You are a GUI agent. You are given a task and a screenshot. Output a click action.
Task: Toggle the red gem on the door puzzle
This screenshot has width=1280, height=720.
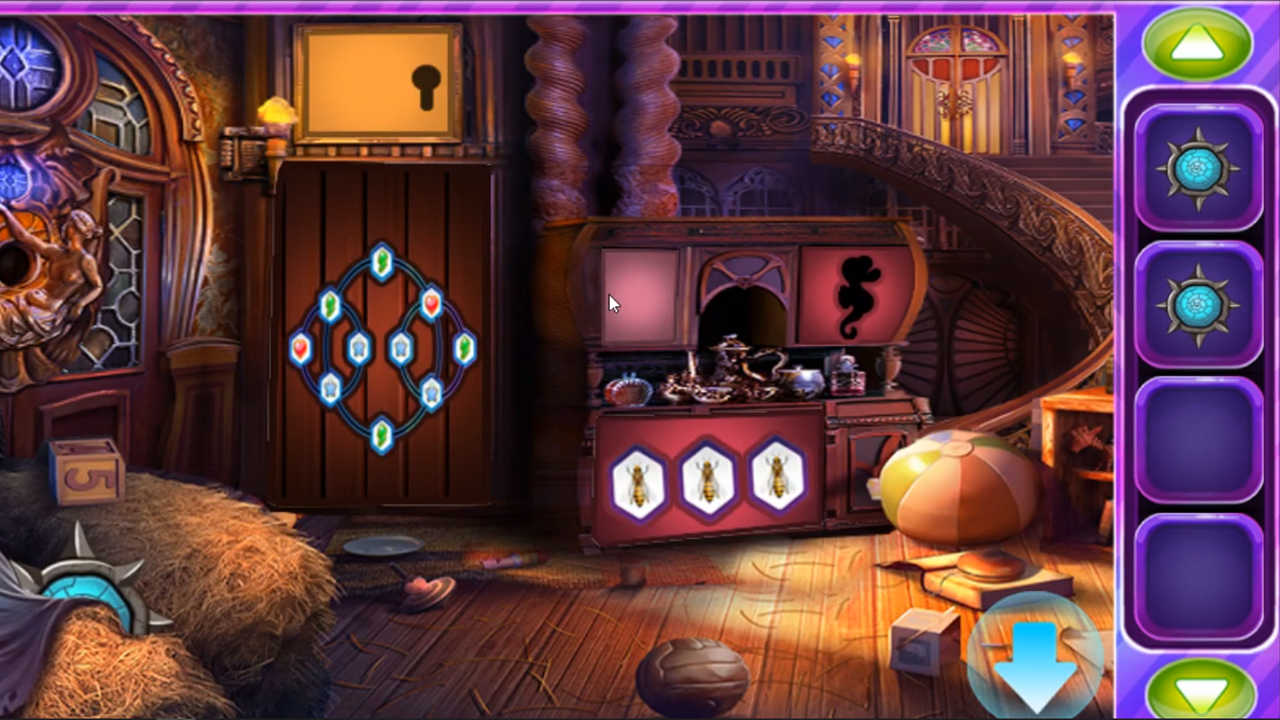coord(430,305)
